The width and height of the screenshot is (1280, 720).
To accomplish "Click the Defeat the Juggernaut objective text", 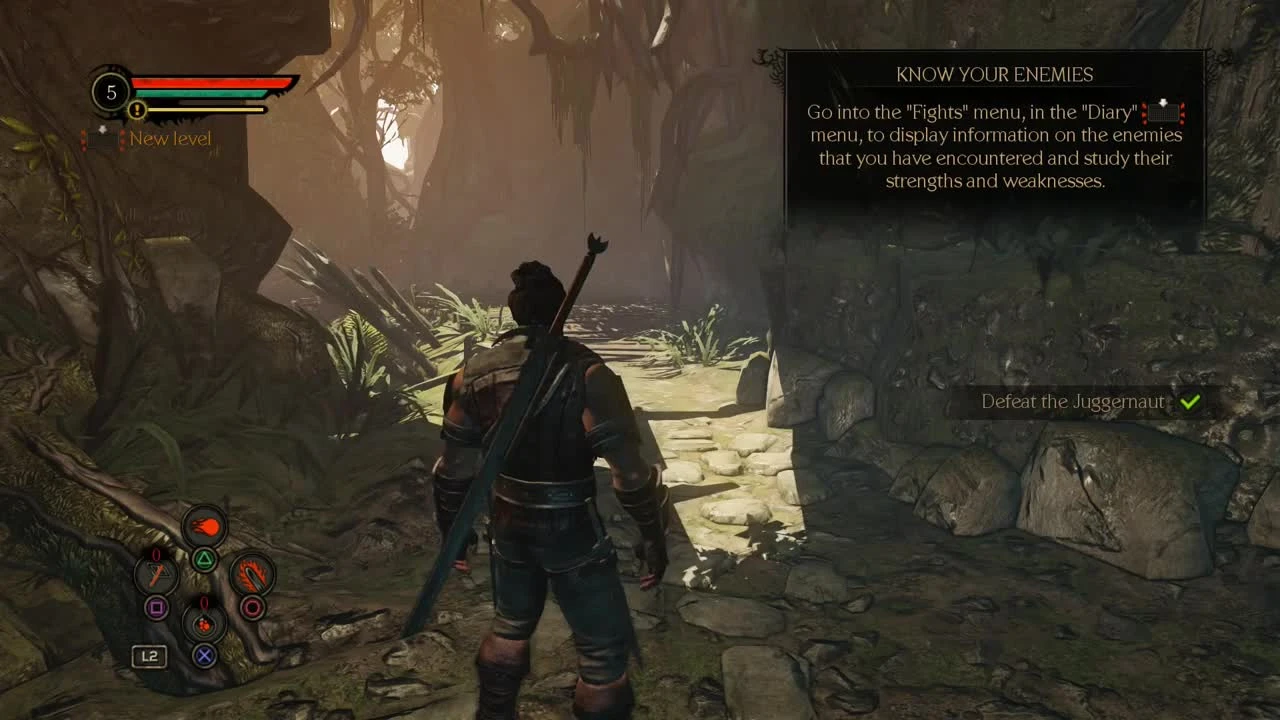I will 1073,402.
